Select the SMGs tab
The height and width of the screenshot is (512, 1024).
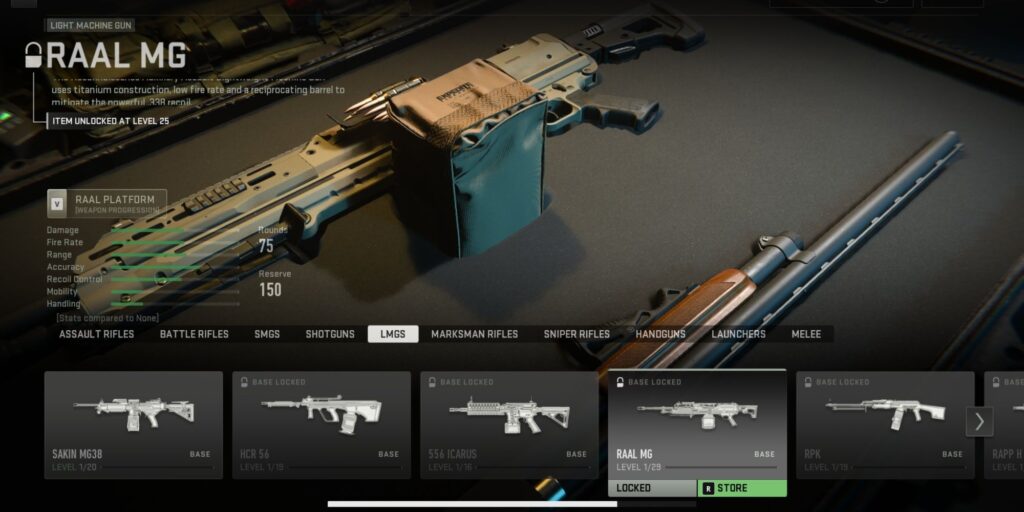[267, 334]
